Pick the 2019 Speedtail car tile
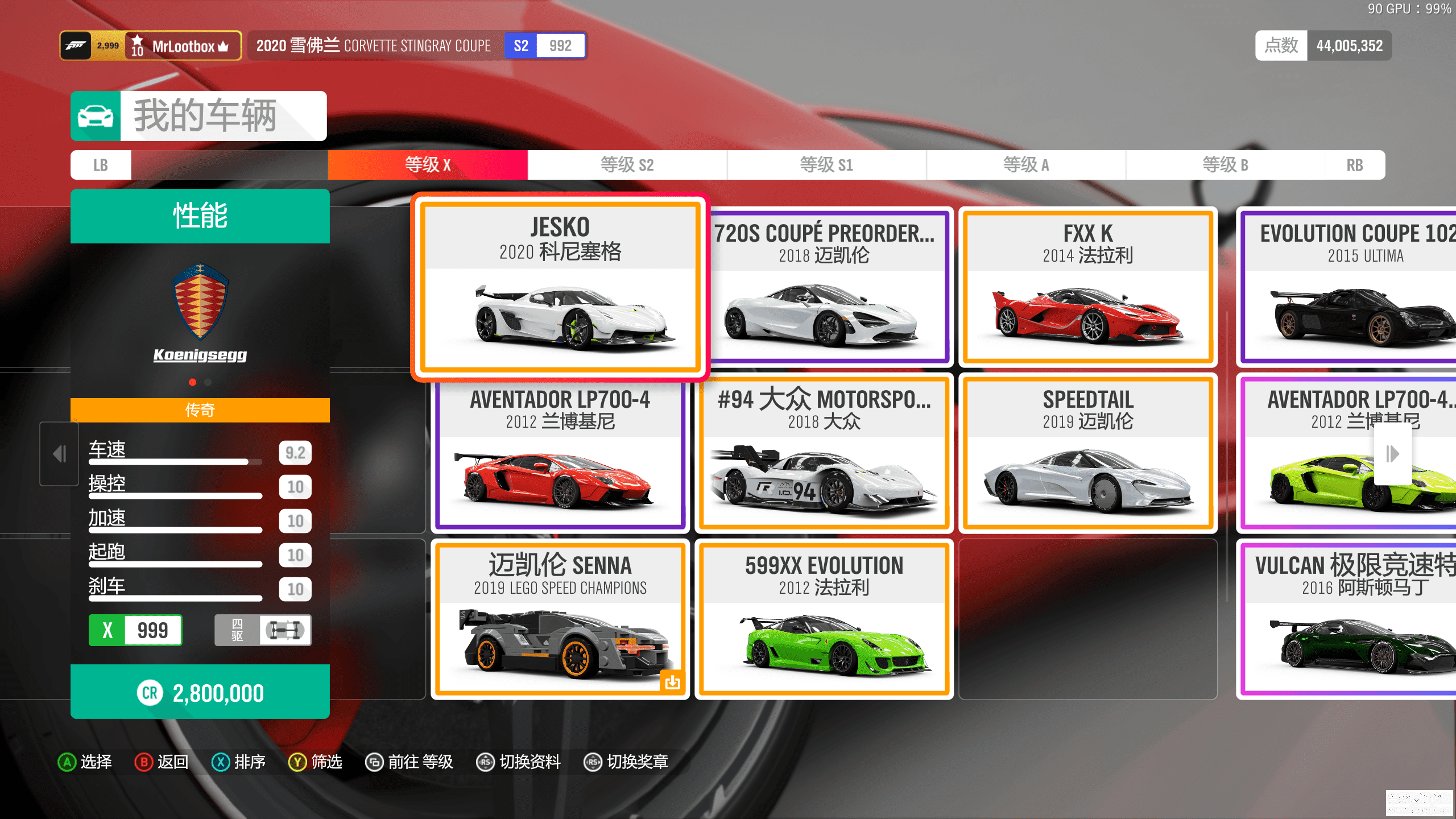The image size is (1456, 819). coord(1087,453)
